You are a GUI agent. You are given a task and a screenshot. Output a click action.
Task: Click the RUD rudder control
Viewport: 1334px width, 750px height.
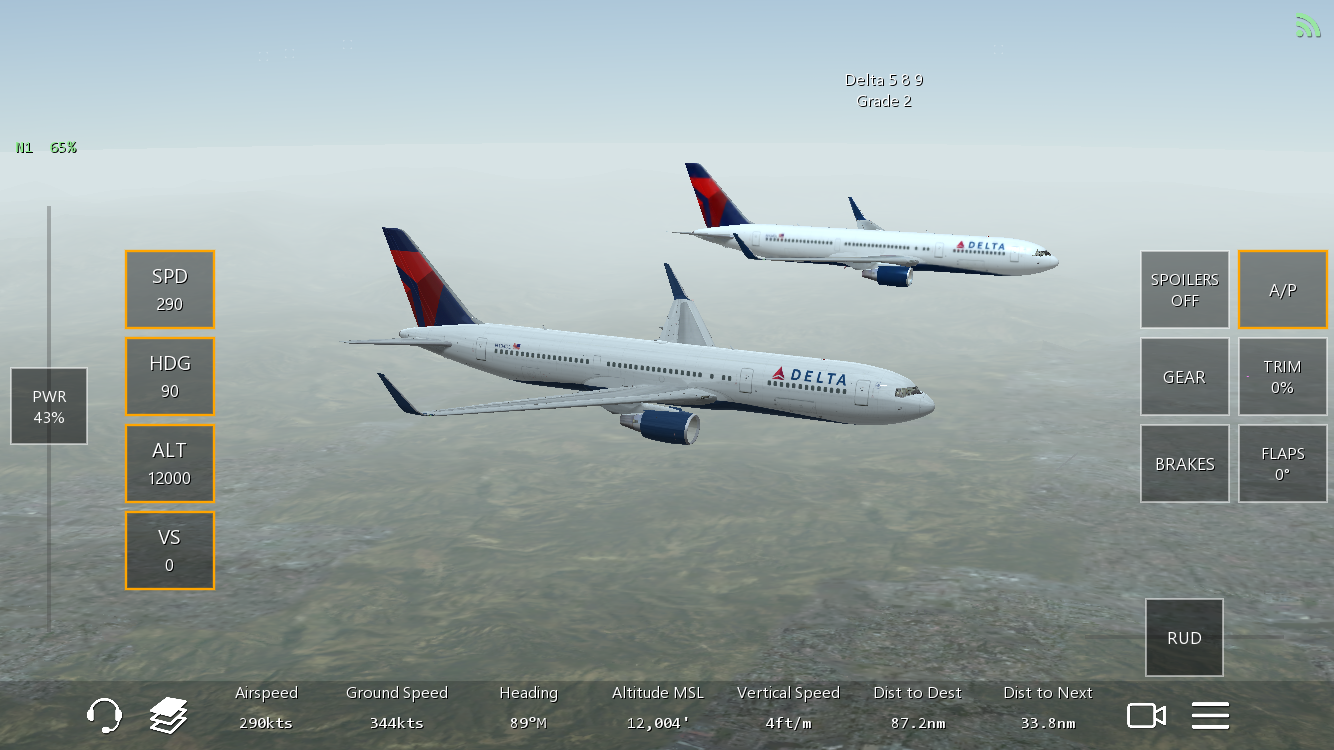click(1184, 637)
